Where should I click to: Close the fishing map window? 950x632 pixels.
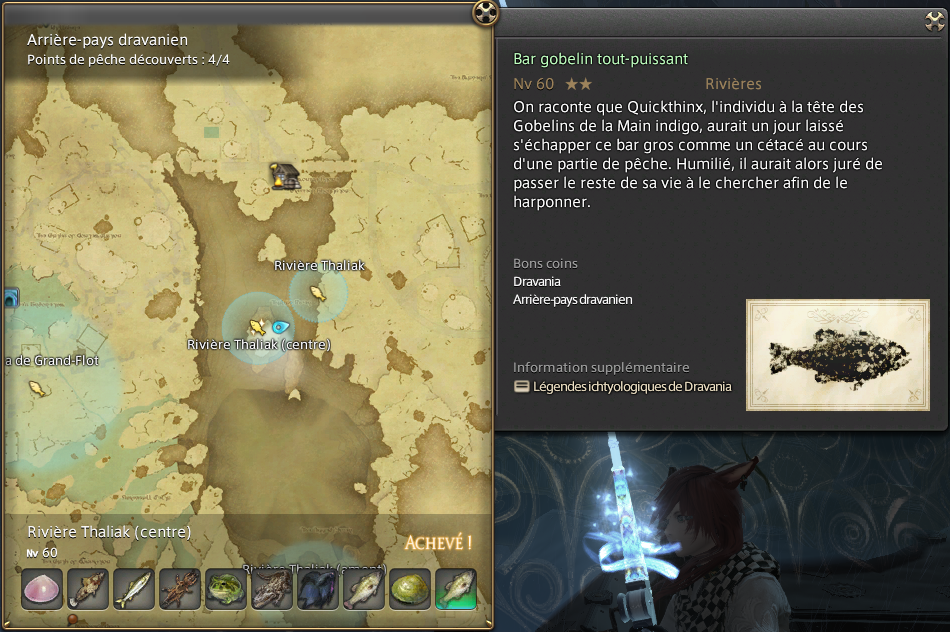[x=485, y=12]
